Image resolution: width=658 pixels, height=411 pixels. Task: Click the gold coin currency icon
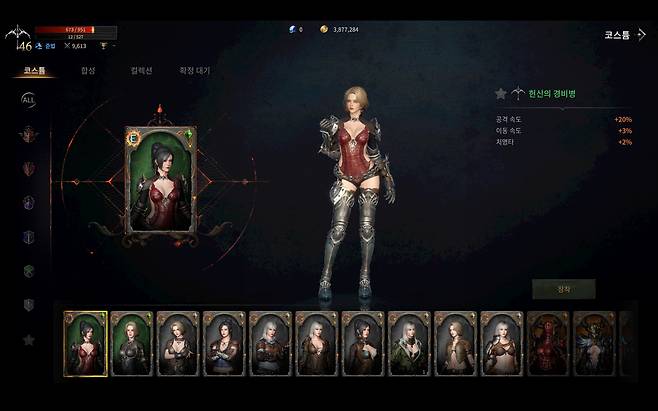point(324,30)
